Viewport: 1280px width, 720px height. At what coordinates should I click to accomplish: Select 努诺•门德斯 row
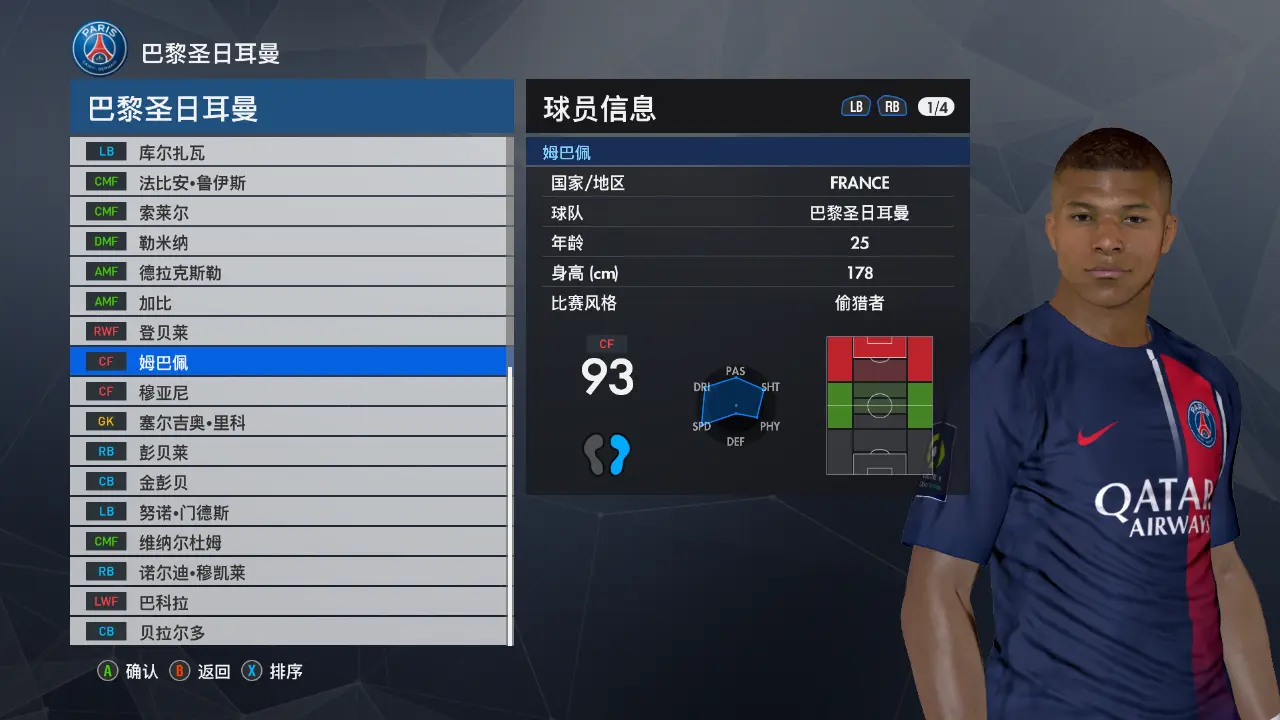click(x=290, y=512)
